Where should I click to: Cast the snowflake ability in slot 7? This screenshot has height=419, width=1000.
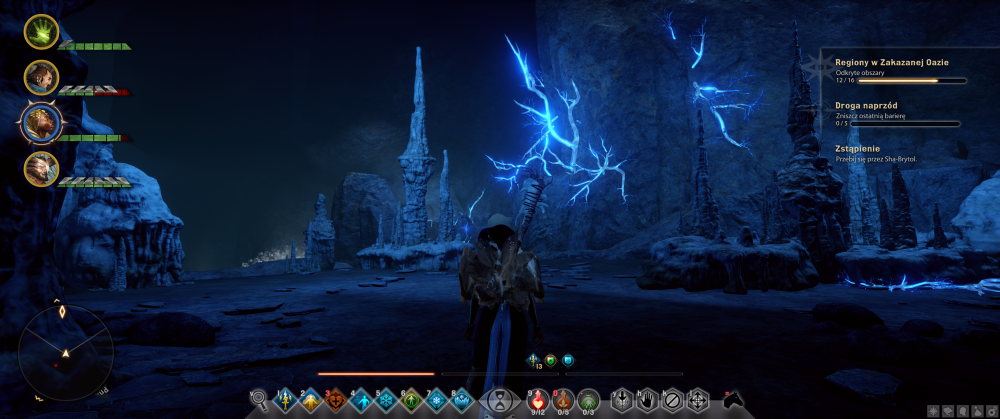coord(436,401)
